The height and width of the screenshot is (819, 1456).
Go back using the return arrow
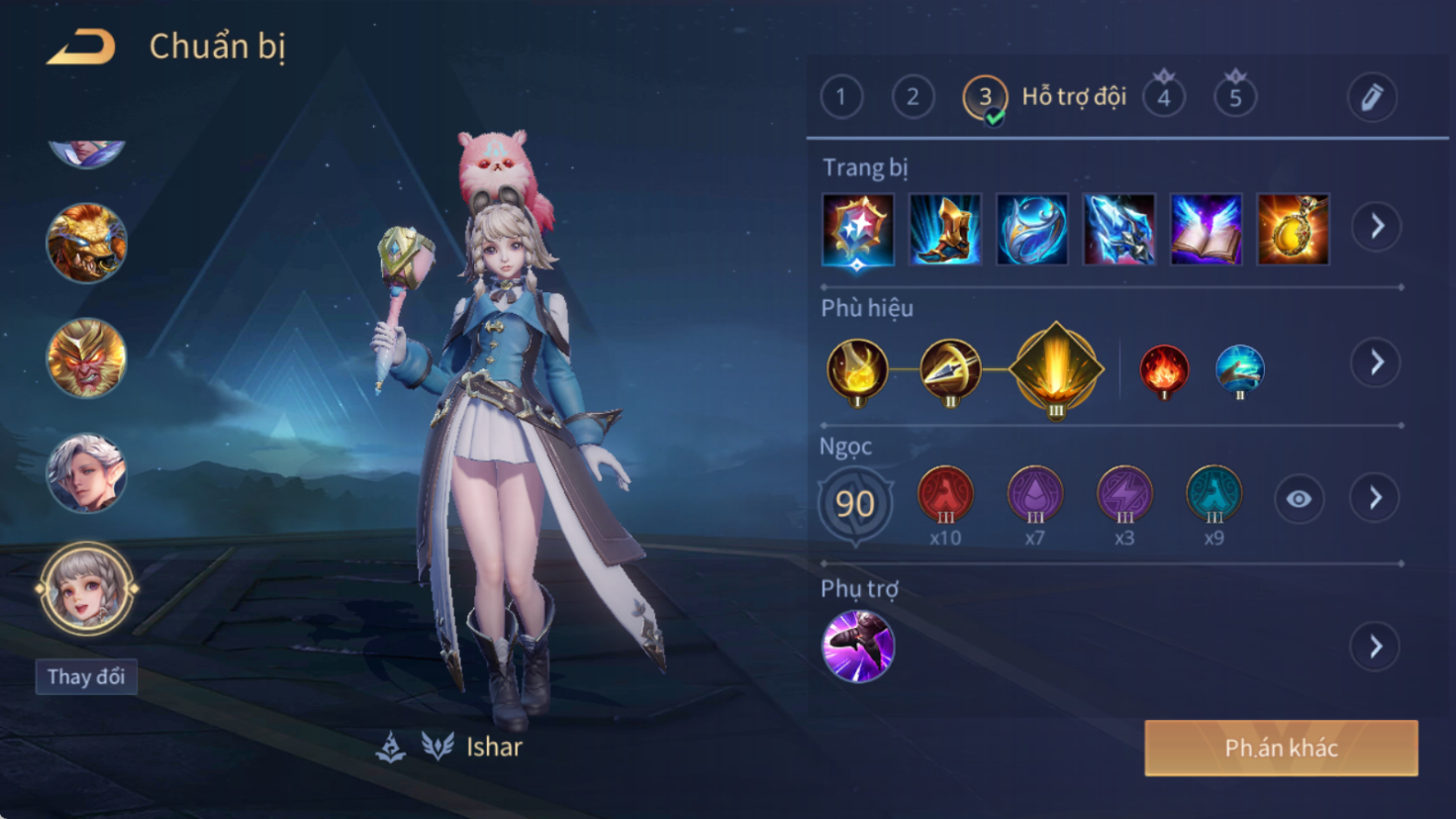coord(81,47)
